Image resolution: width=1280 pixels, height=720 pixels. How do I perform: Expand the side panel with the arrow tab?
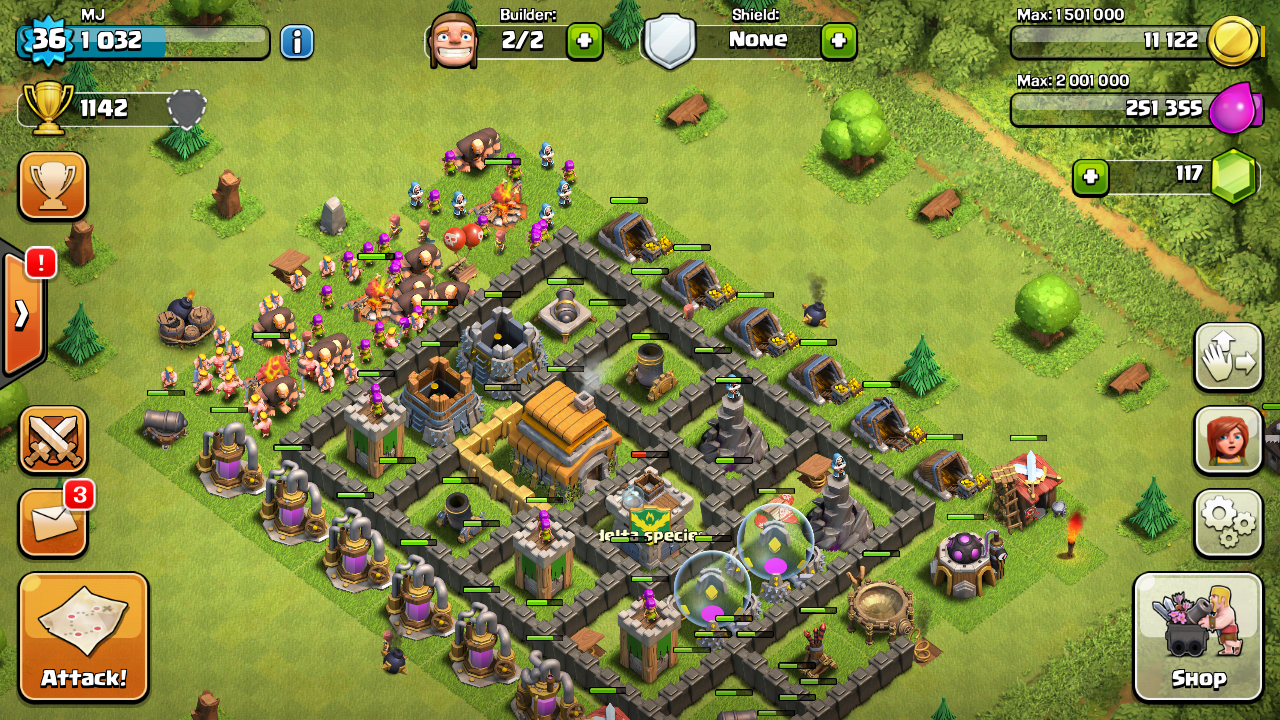[22, 313]
